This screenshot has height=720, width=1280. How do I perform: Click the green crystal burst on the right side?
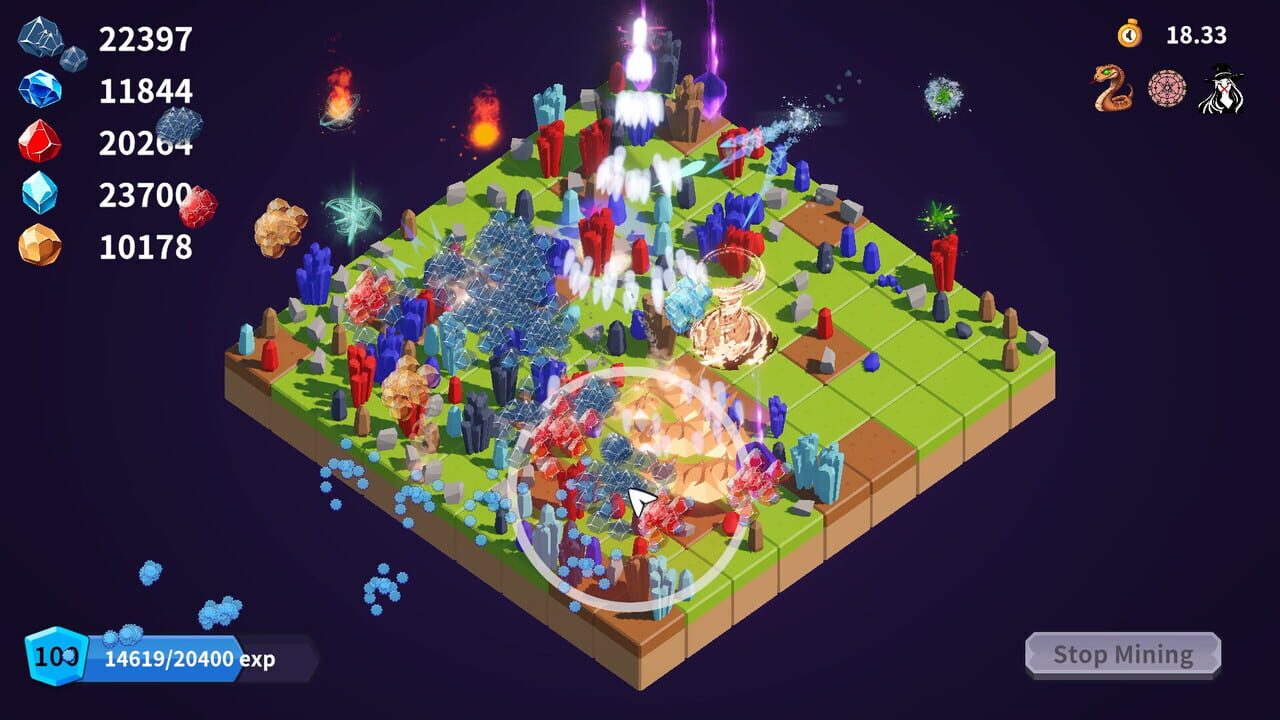(940, 215)
